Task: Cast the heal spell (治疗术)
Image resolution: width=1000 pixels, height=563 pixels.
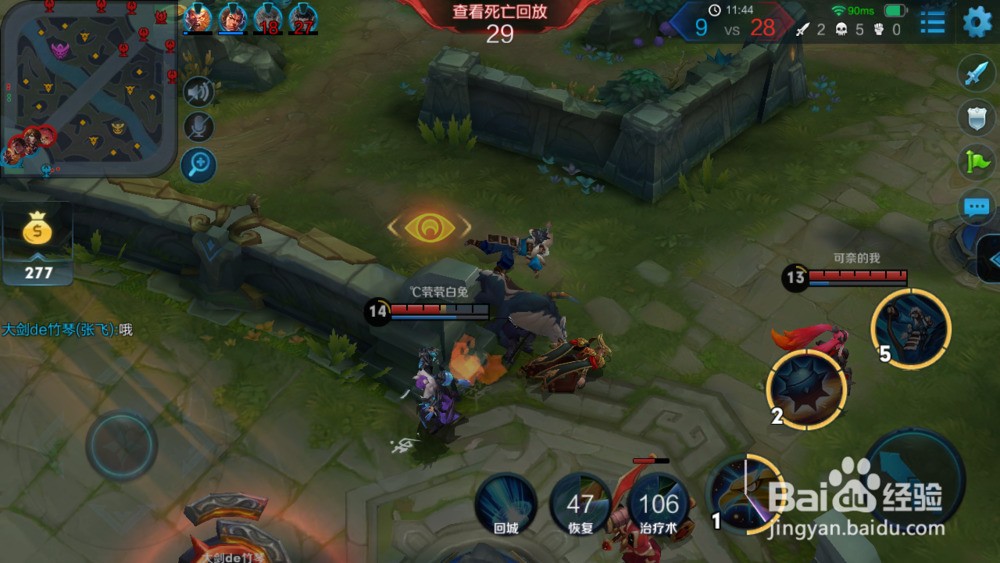Action: pyautogui.click(x=659, y=505)
